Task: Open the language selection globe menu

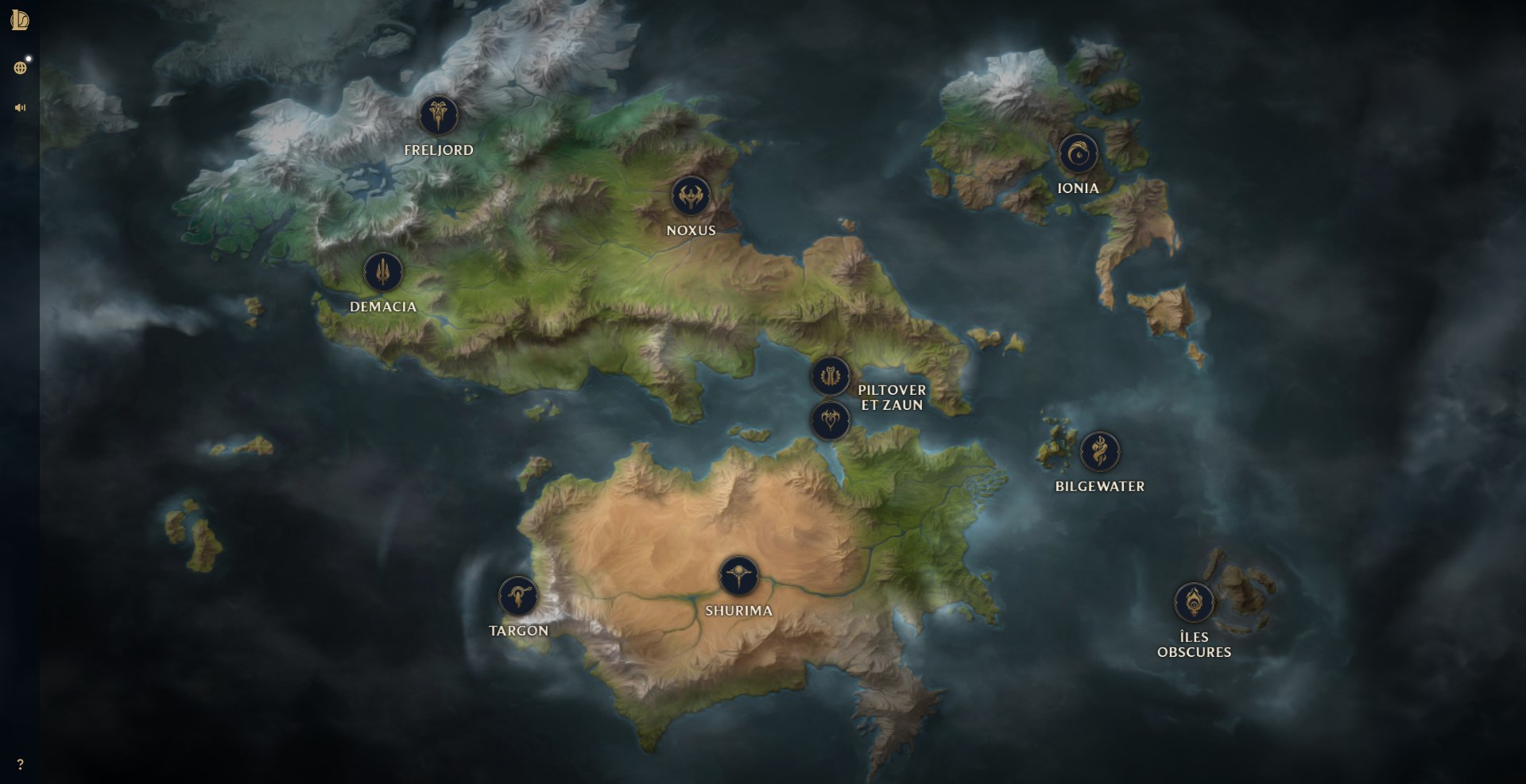Action: coord(21,67)
